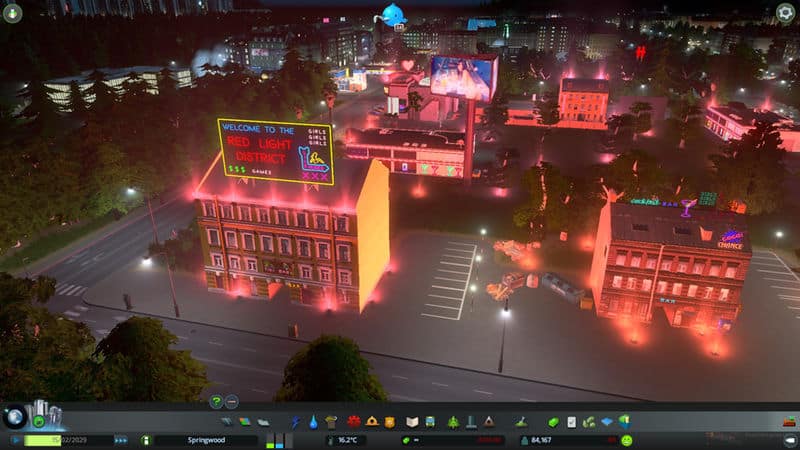Open the Police shield menu
This screenshot has height=450, width=800.
click(x=391, y=422)
